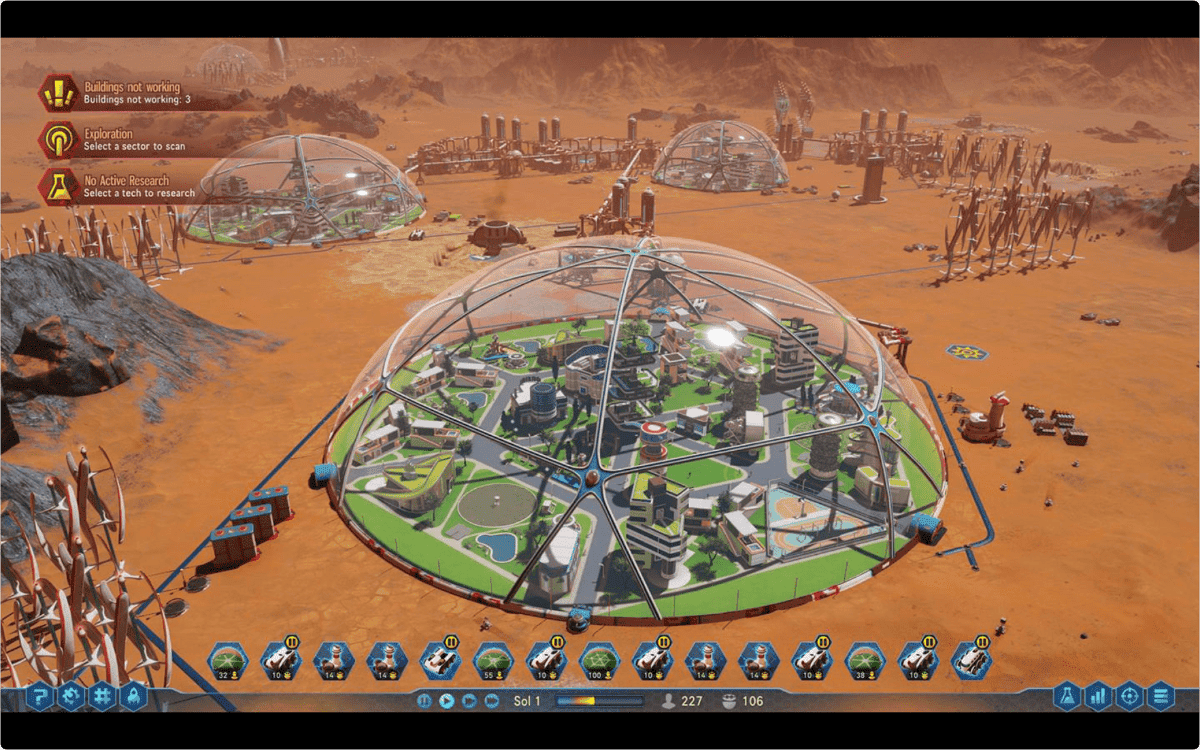Open the bar chart colony overview
This screenshot has width=1200, height=750.
1098,695
